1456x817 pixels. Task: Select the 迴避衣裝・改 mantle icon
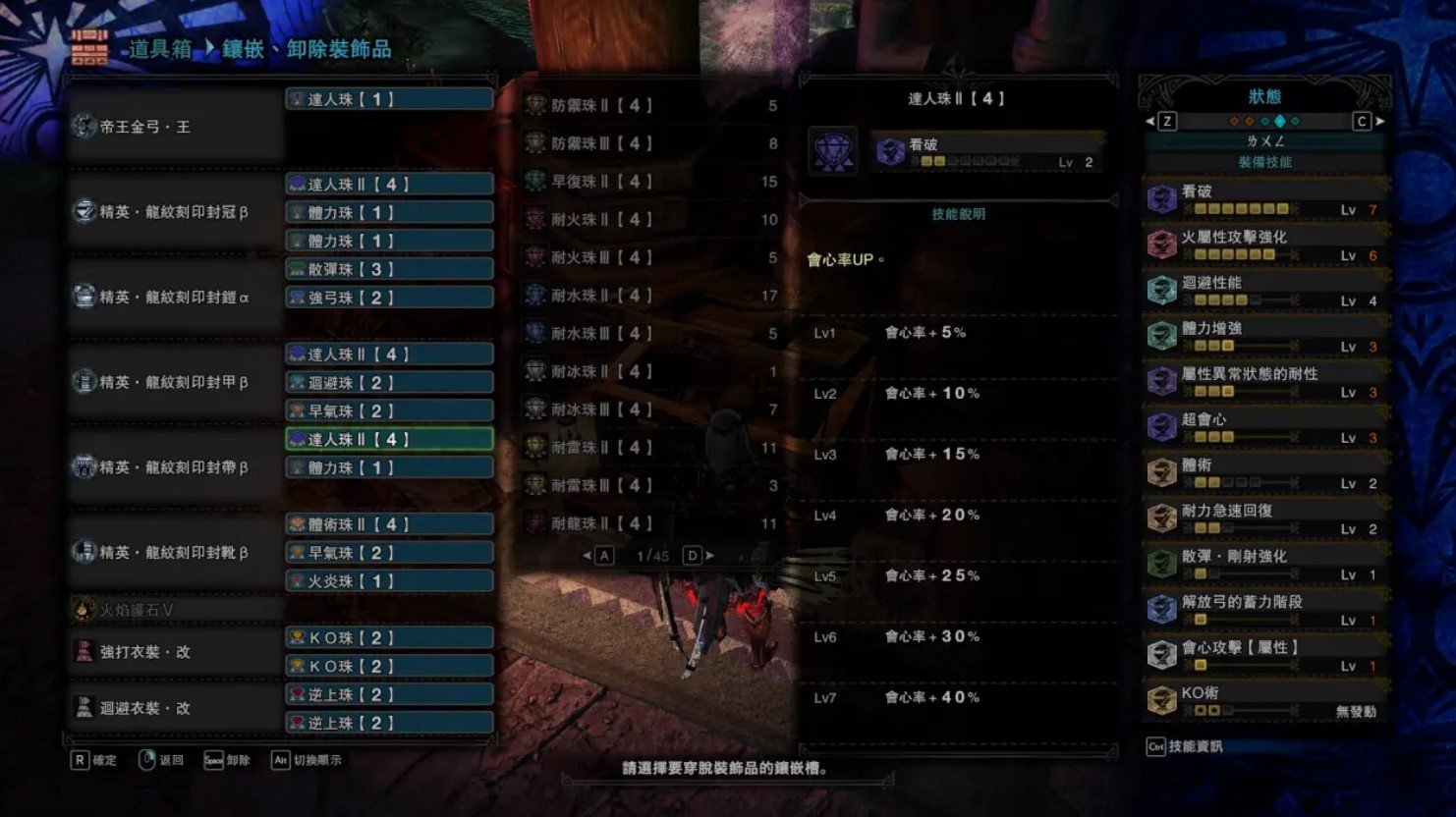85,707
